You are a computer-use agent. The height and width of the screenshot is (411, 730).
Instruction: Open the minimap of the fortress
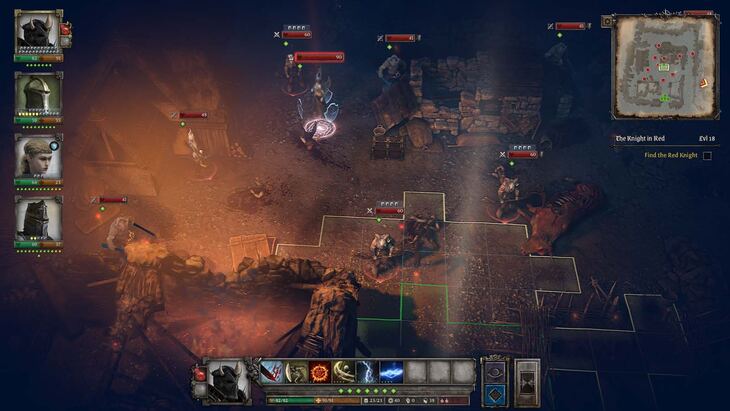coord(664,65)
